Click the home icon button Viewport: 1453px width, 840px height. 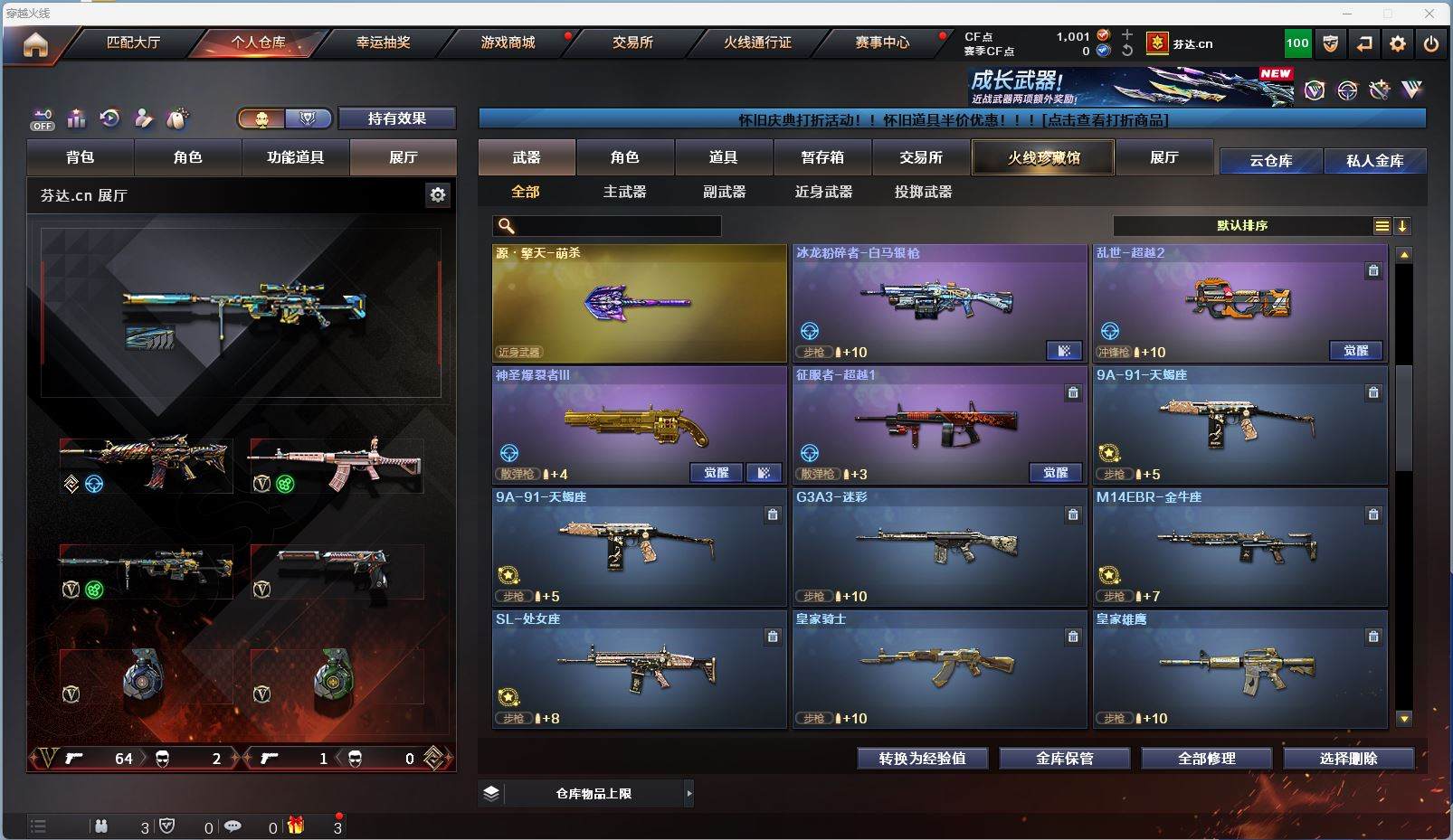35,44
